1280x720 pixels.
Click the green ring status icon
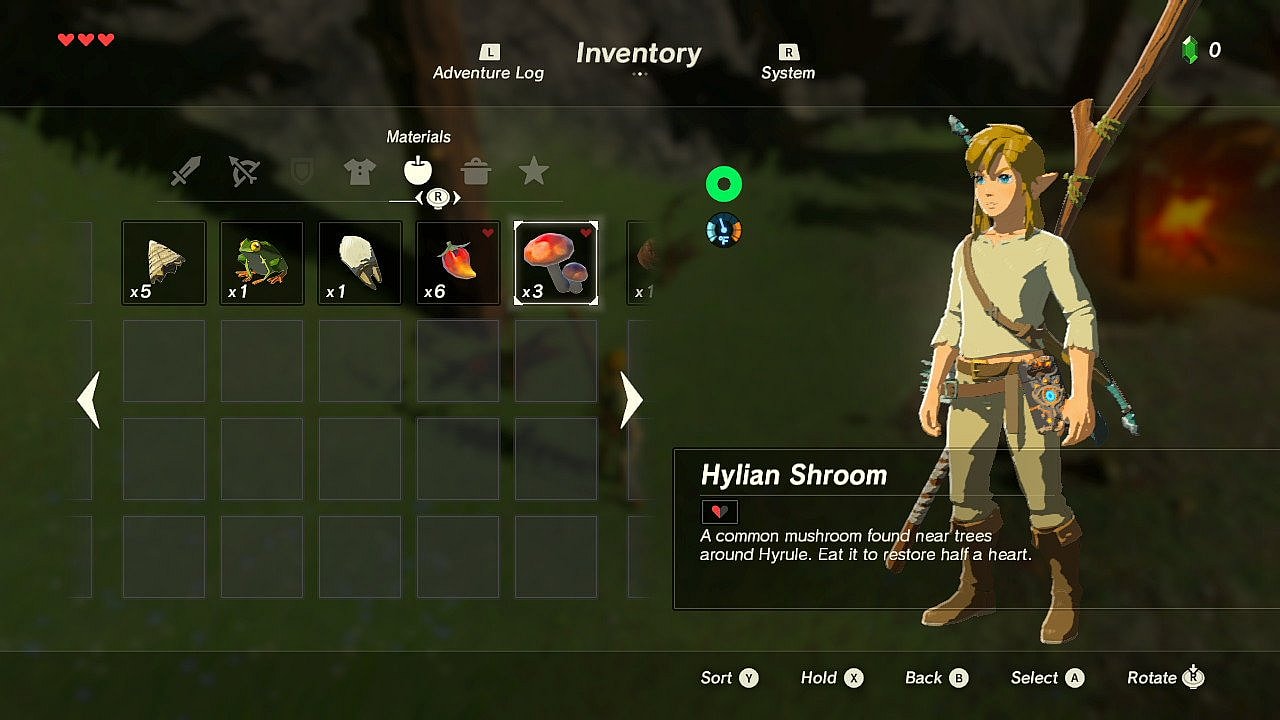point(723,184)
